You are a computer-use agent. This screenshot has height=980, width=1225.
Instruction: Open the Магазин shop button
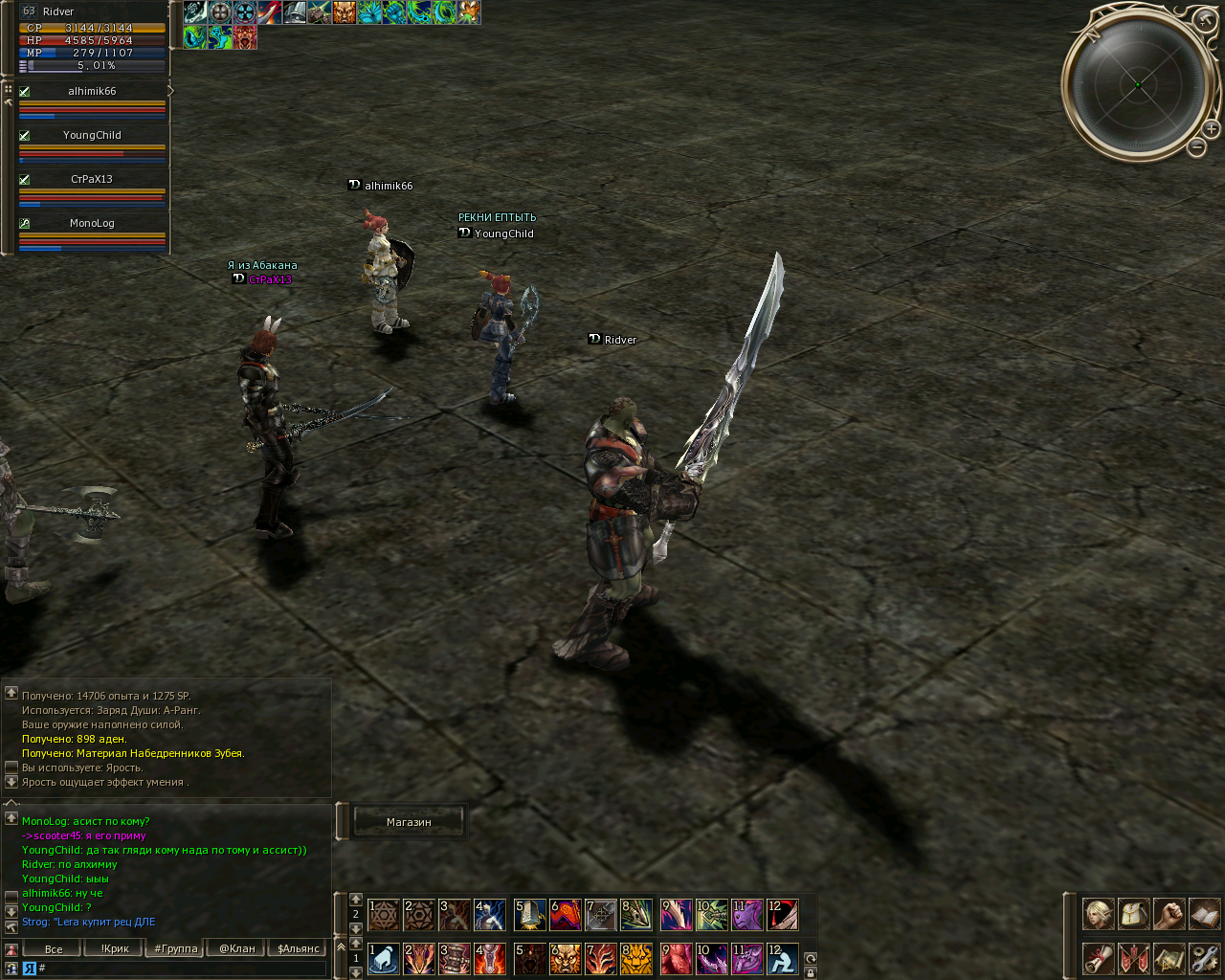click(x=409, y=822)
